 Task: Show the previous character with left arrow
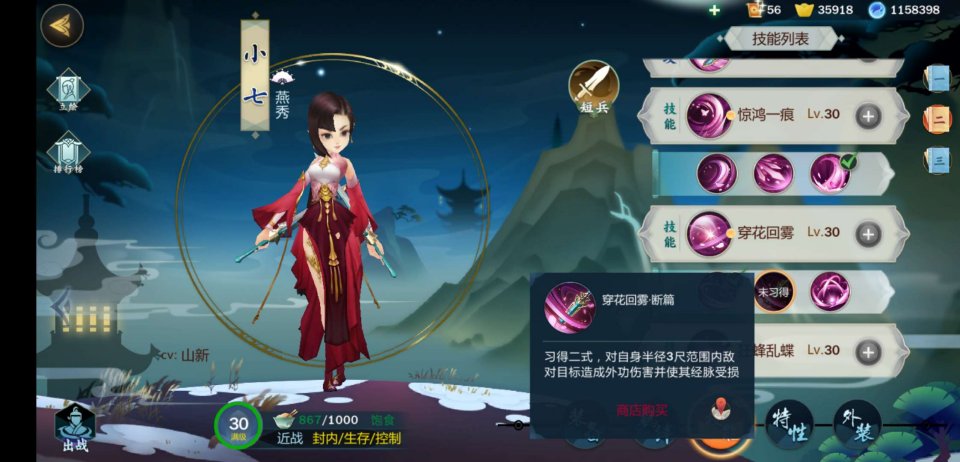(60, 306)
